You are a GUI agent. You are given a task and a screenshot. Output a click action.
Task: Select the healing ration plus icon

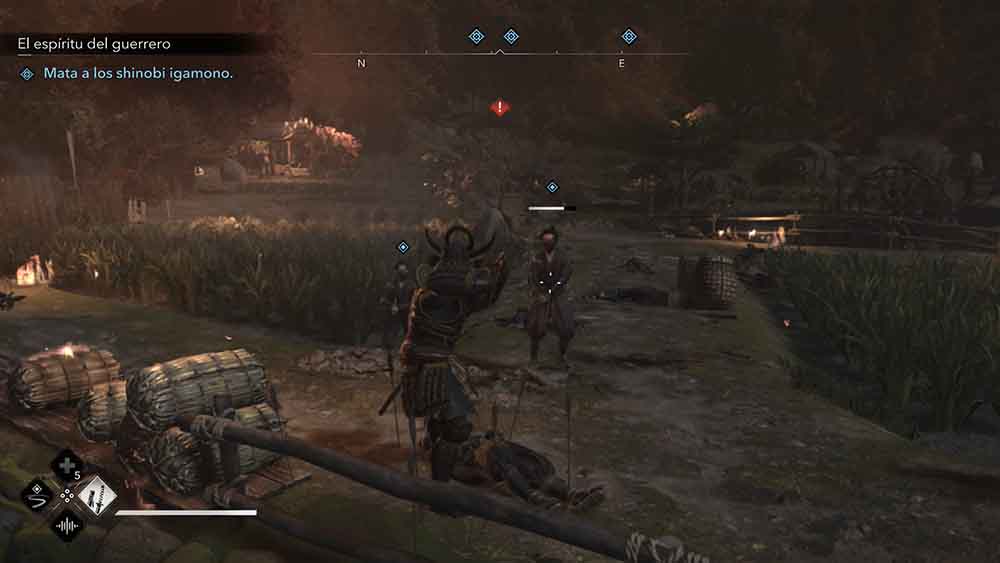click(68, 466)
